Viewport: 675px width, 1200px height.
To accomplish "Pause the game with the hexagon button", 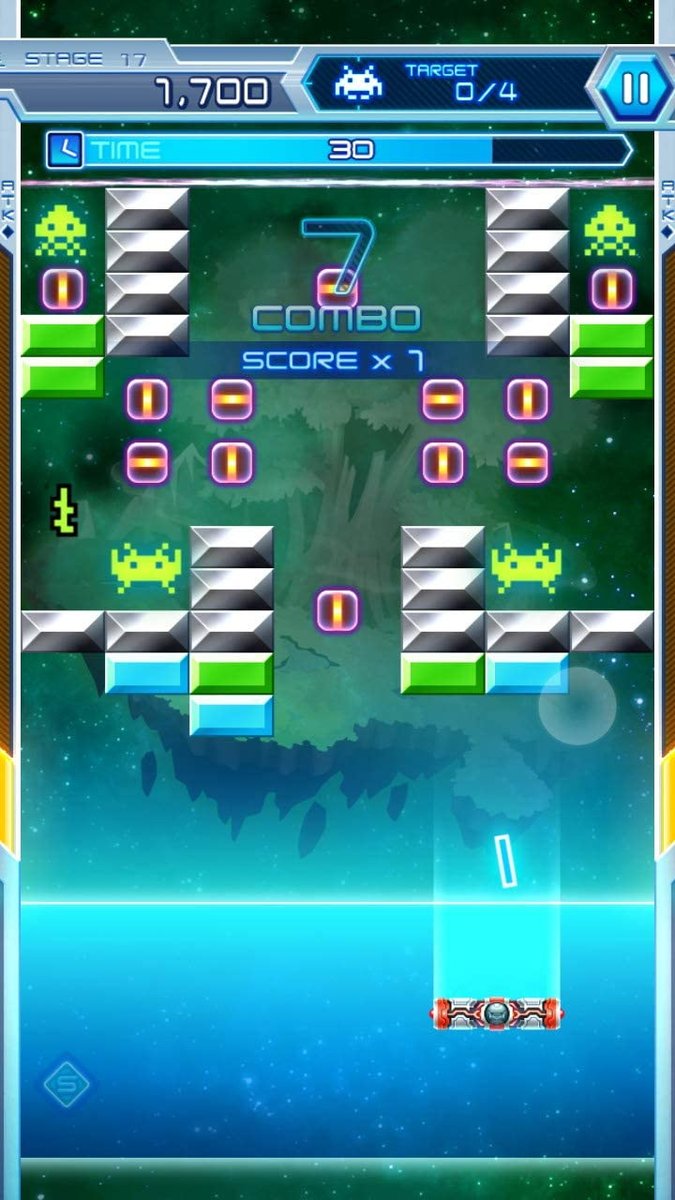I will click(635, 88).
